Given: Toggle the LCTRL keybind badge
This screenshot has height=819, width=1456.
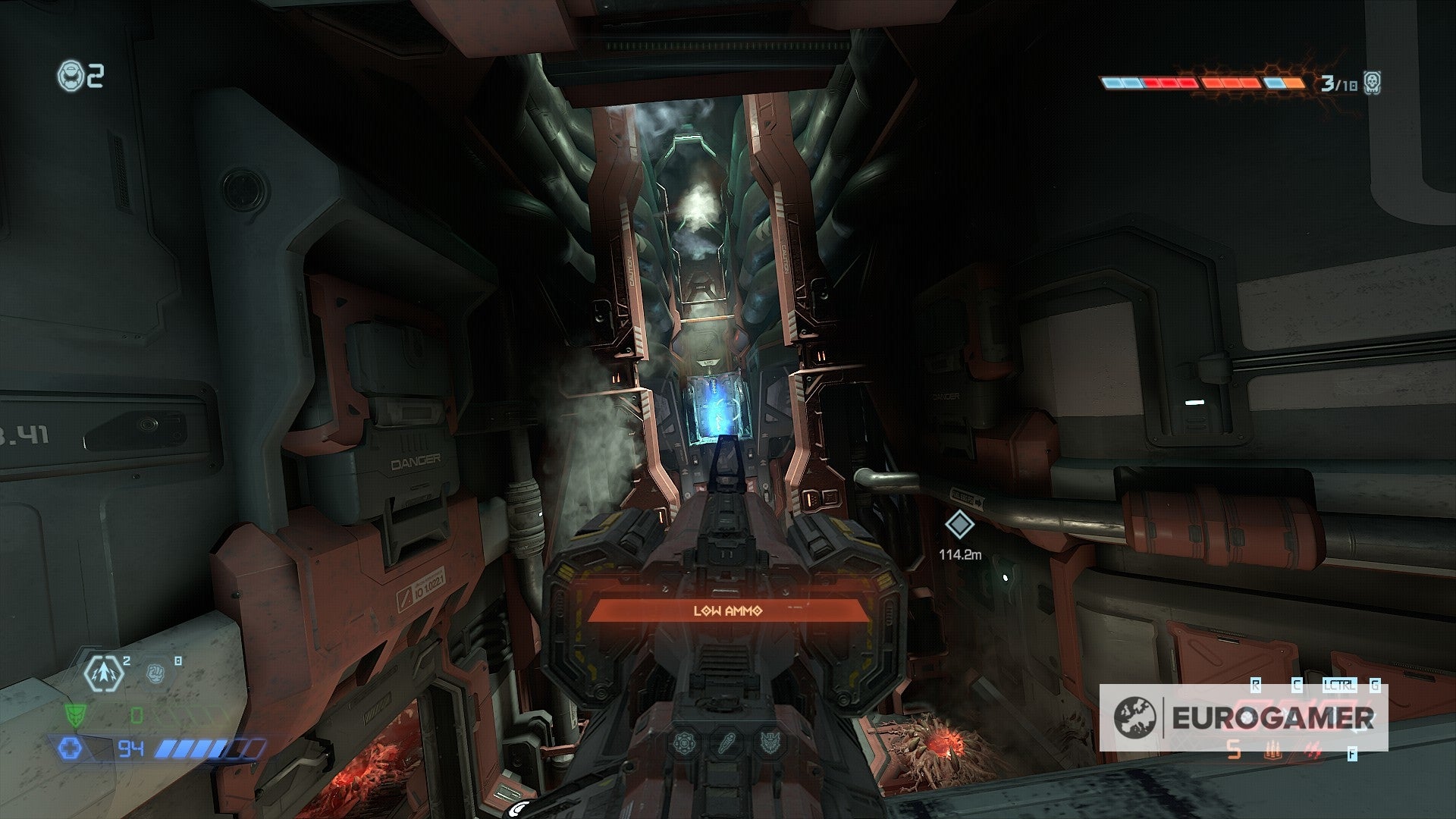Looking at the screenshot, I should tap(1340, 685).
